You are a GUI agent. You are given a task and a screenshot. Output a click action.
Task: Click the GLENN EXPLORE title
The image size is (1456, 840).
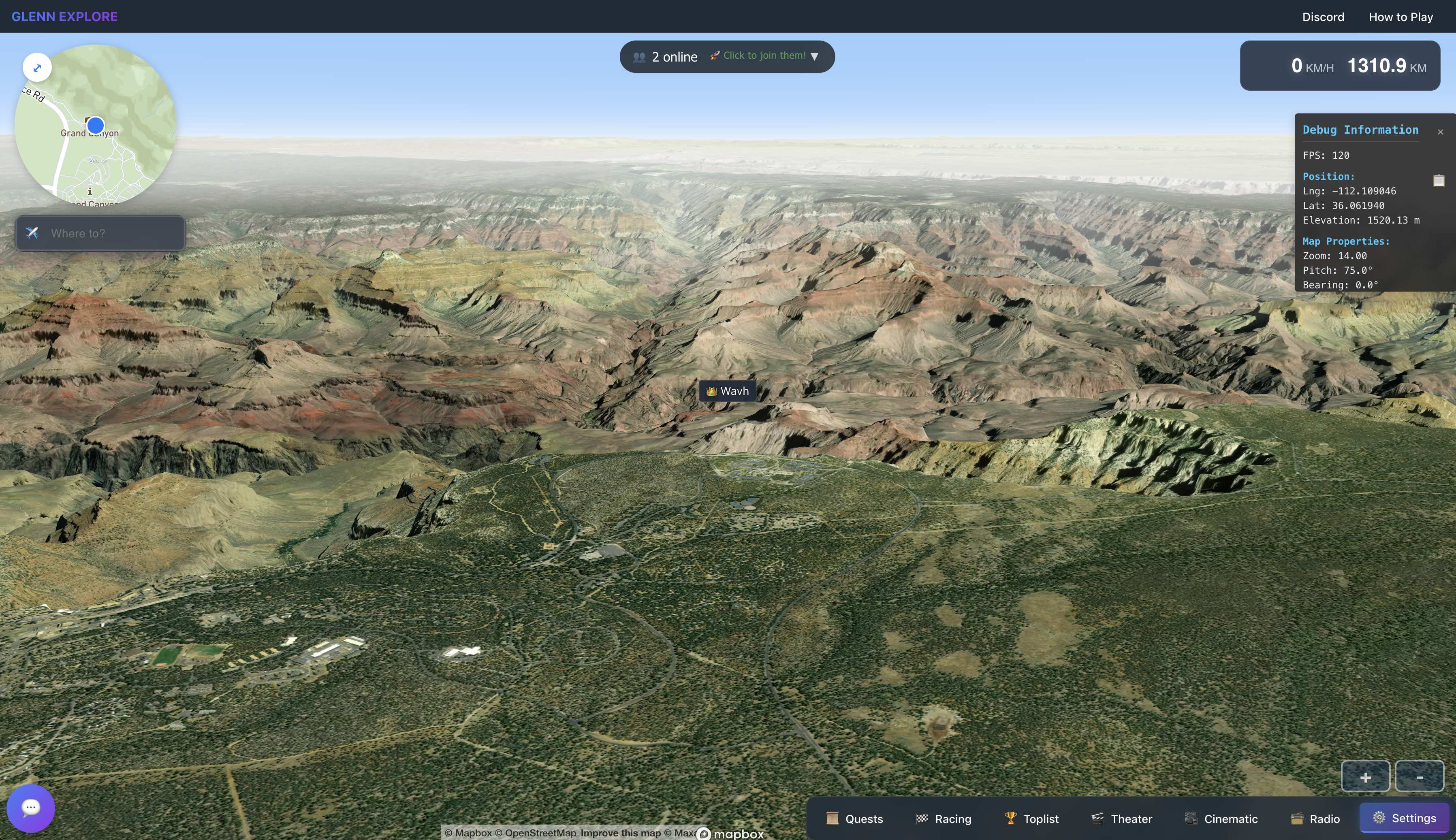[65, 16]
